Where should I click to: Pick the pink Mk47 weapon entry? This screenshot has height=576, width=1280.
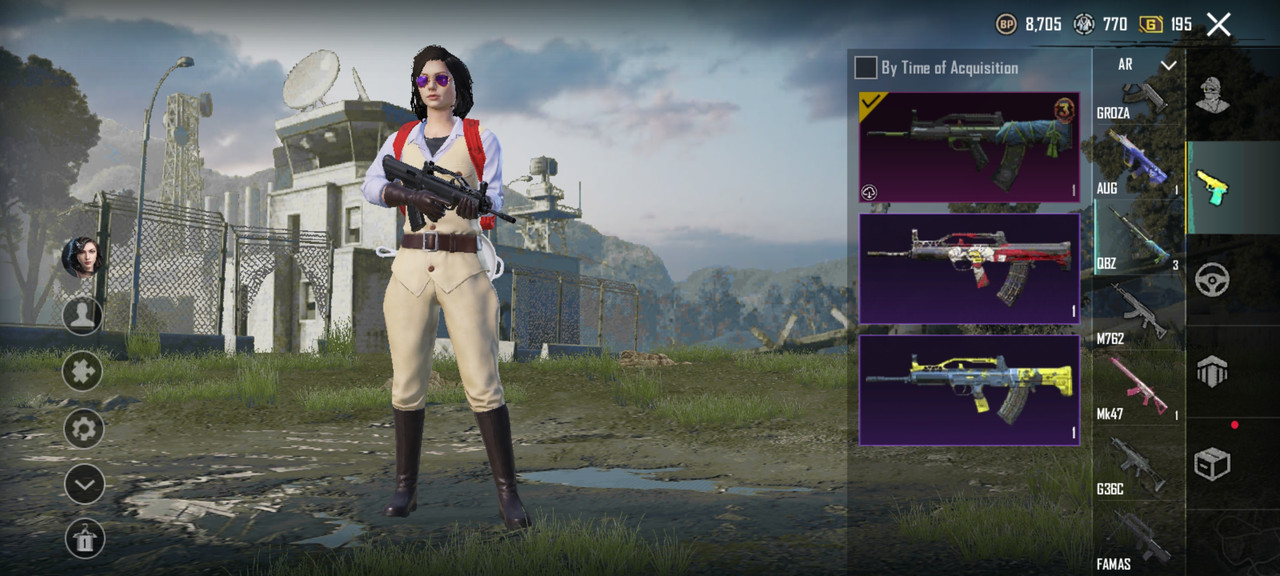click(1139, 390)
